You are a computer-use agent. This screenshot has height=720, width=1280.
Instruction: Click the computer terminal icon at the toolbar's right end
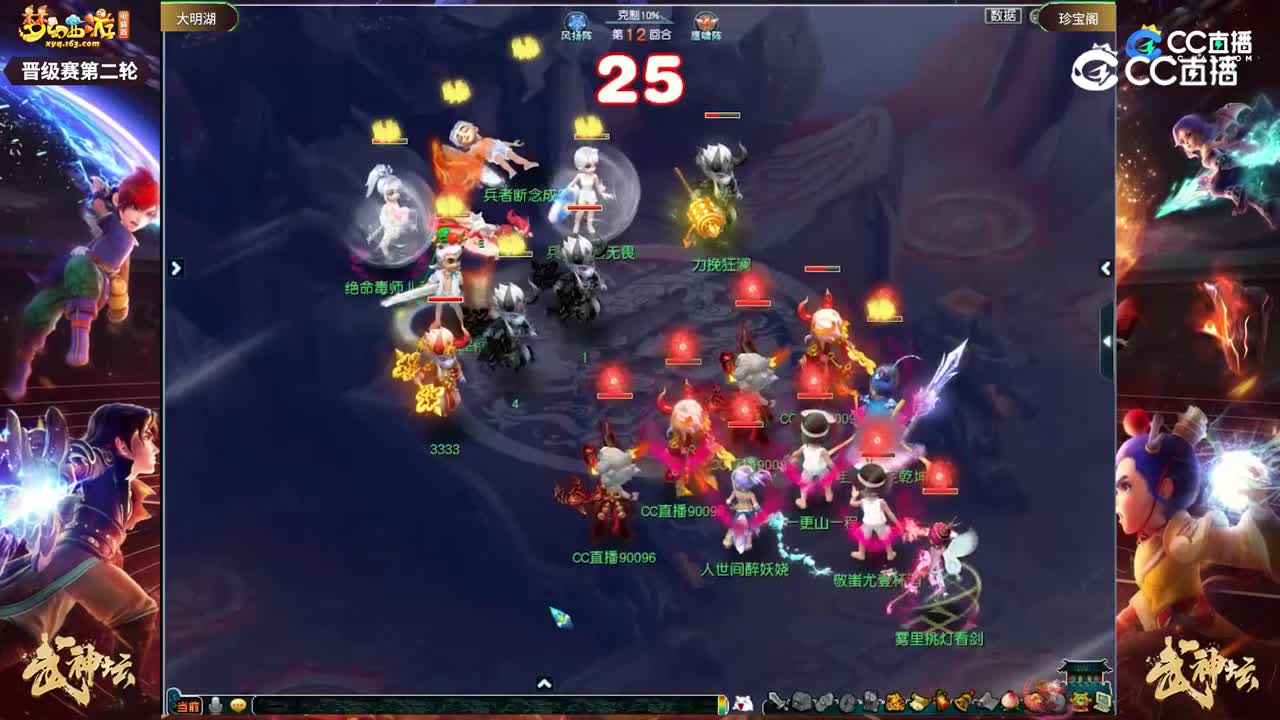pyautogui.click(x=1101, y=703)
